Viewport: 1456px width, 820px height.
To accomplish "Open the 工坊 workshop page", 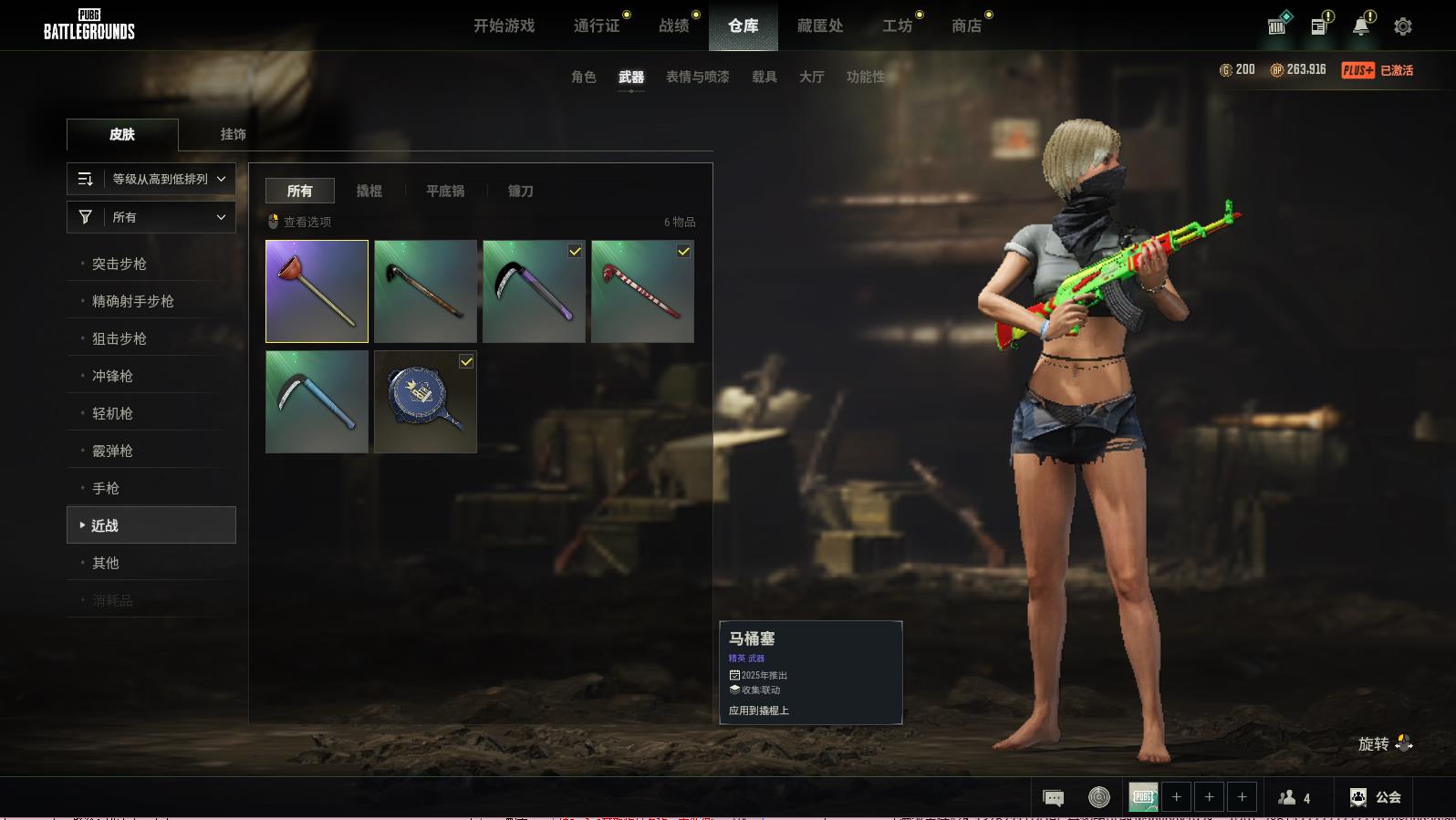I will (897, 26).
